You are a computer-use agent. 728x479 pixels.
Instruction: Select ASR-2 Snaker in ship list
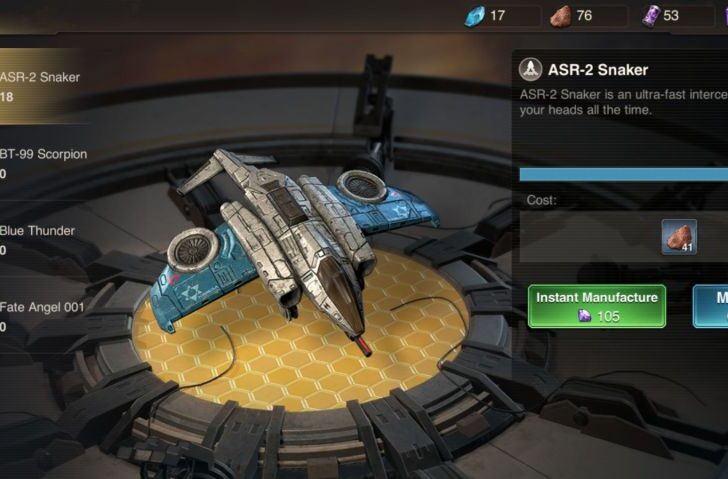(45, 86)
